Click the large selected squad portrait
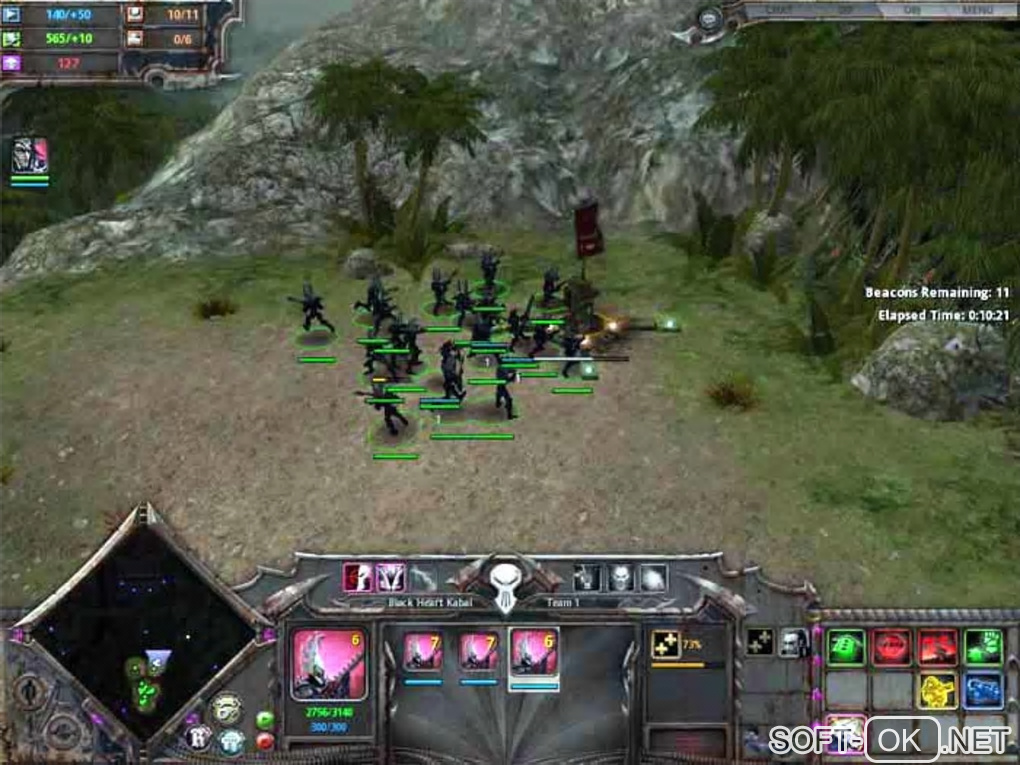Viewport: 1020px width, 765px height. click(328, 664)
